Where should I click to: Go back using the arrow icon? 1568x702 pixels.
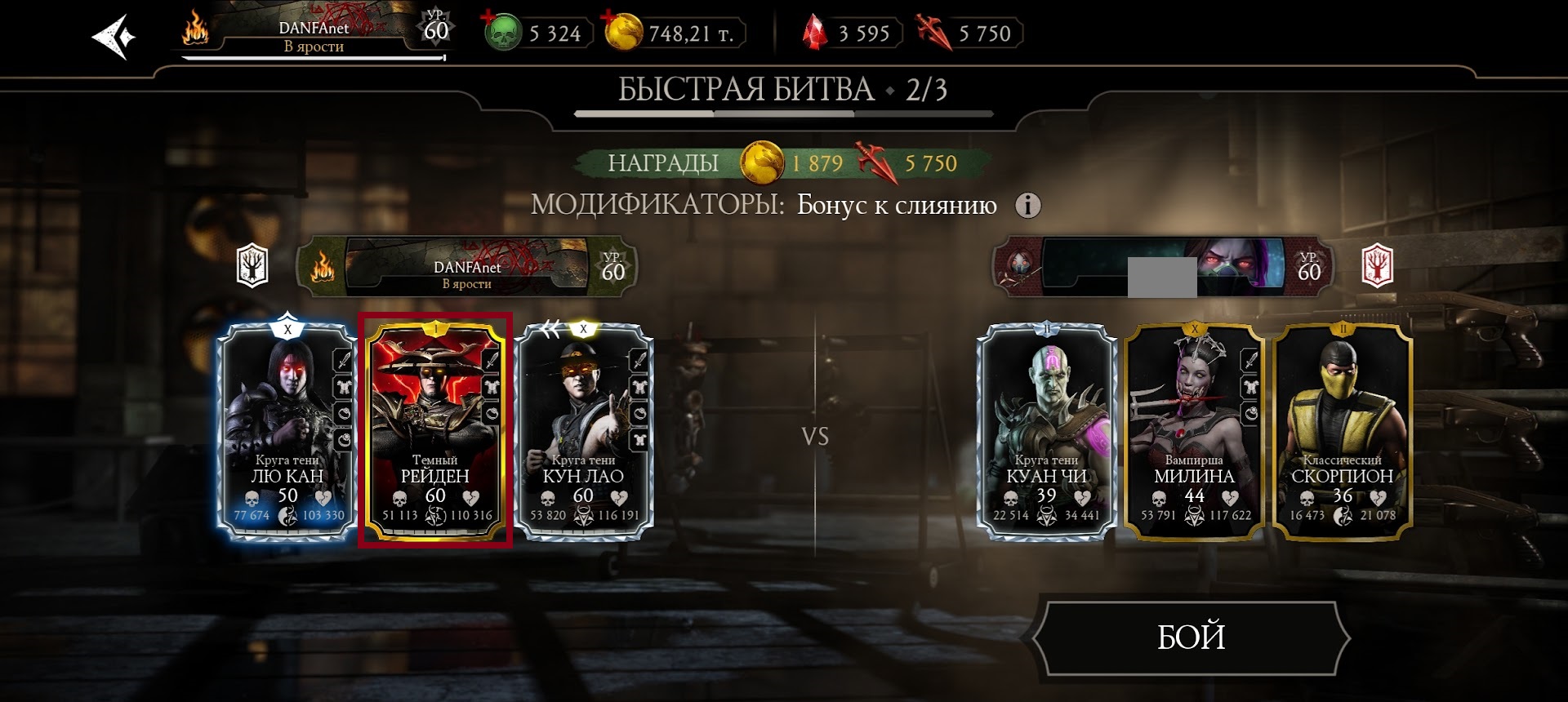pos(114,37)
